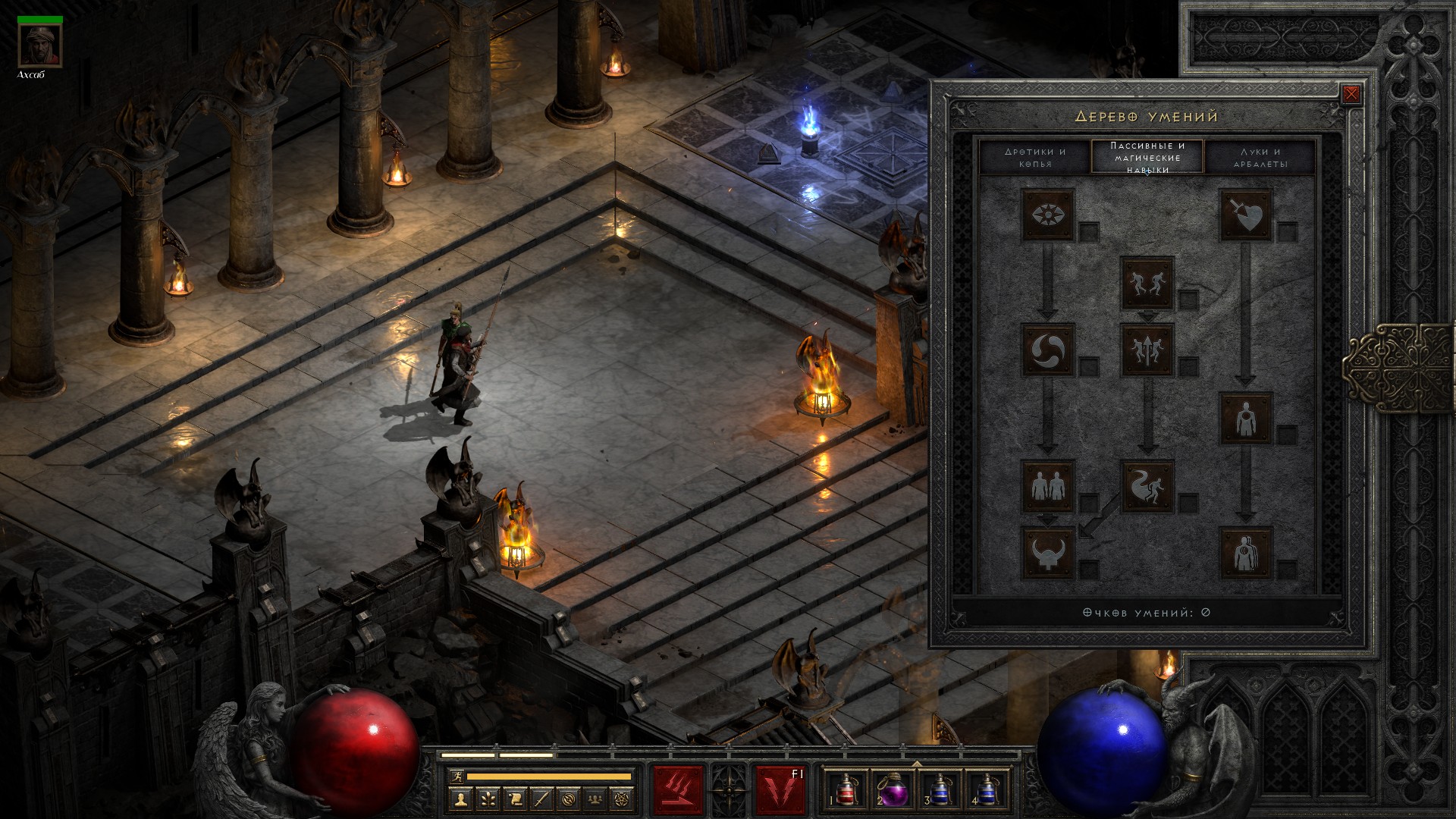Switch to the Дротики и копья tab
The image size is (1456, 819).
point(1035,157)
